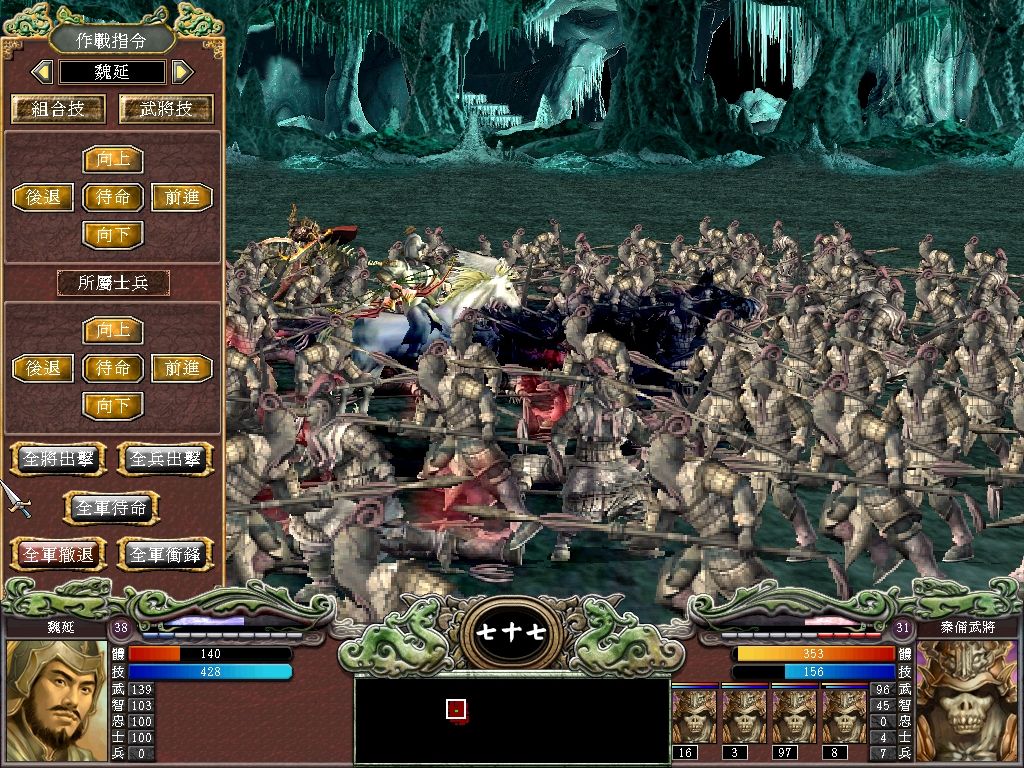The height and width of the screenshot is (768, 1024).
Task: Choose 全軍待命 whole army standby
Action: [112, 508]
